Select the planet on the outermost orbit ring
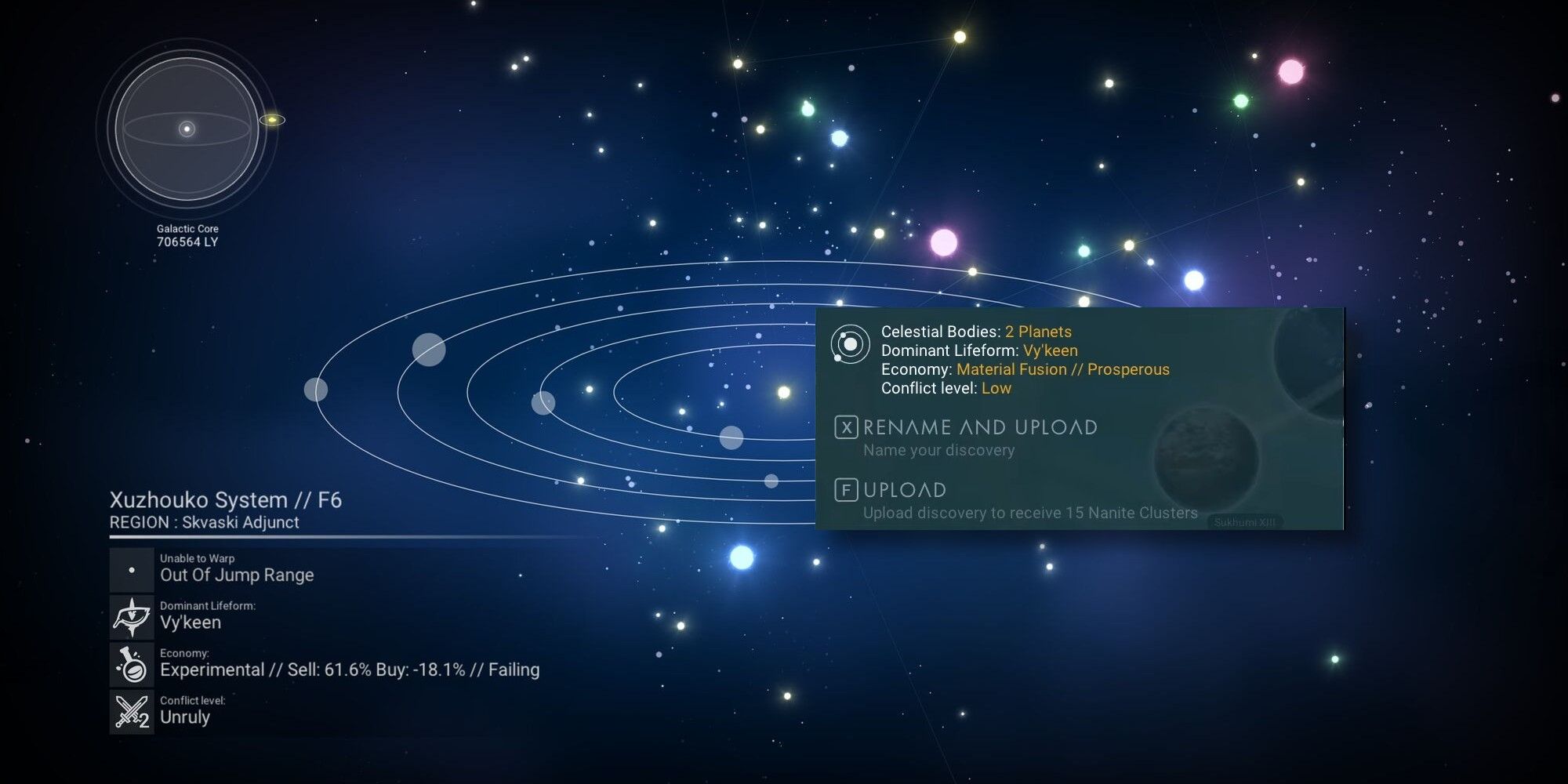 pos(317,390)
